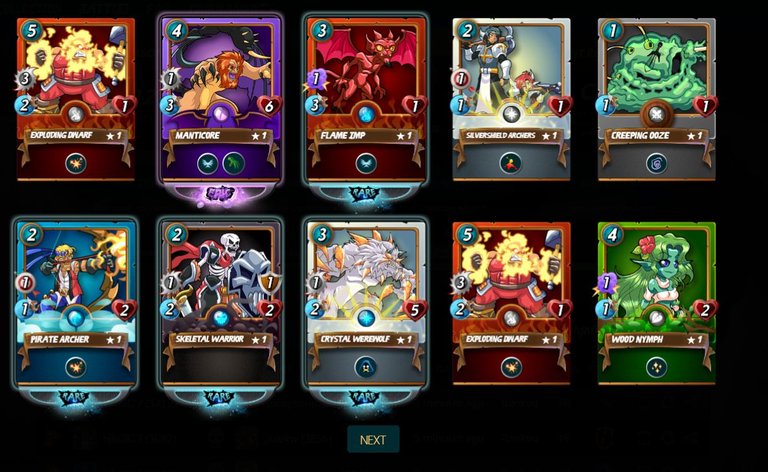View the Skeletal Warrior card

pos(221,303)
